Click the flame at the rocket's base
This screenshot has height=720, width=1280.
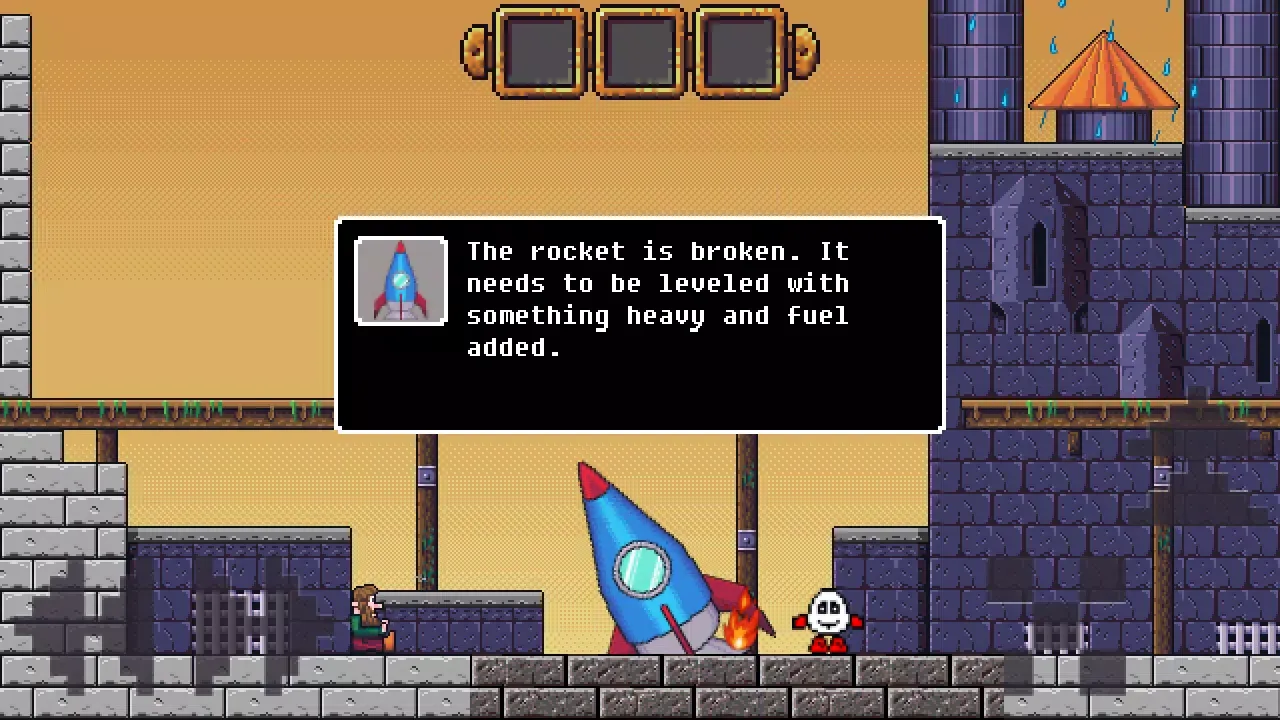tap(742, 625)
